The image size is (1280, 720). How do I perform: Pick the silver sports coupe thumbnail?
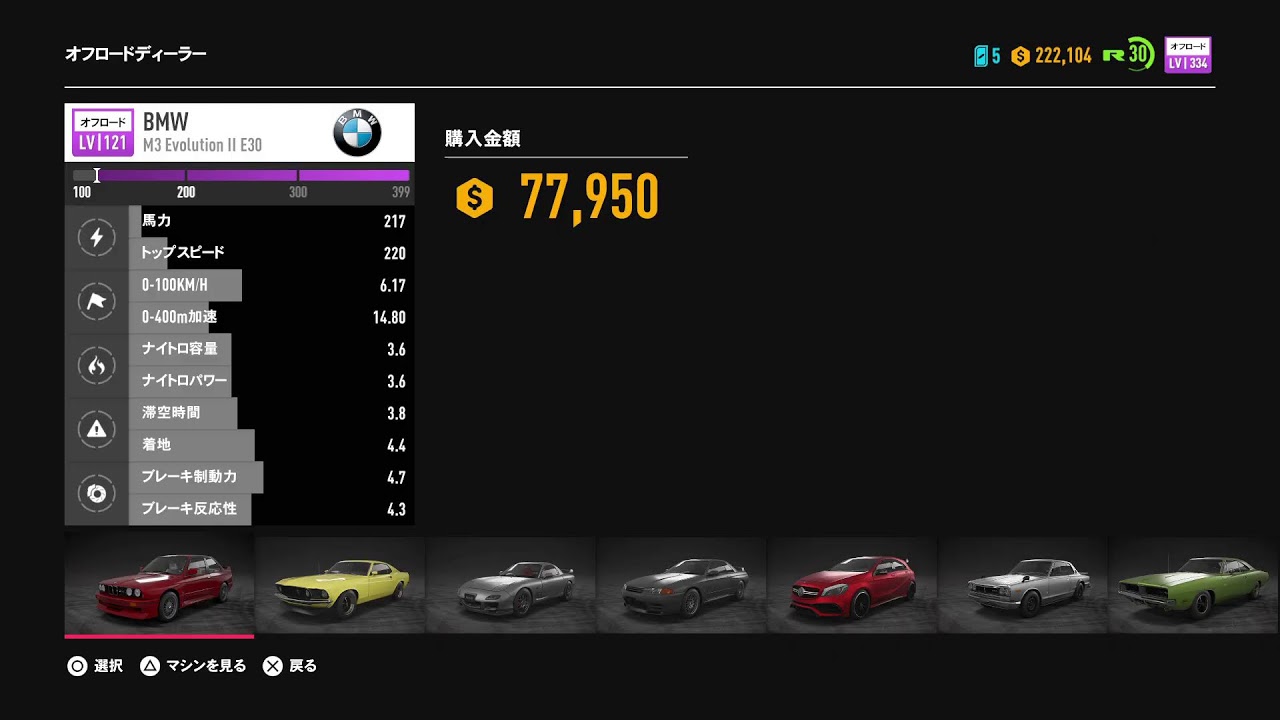pyautogui.click(x=511, y=585)
